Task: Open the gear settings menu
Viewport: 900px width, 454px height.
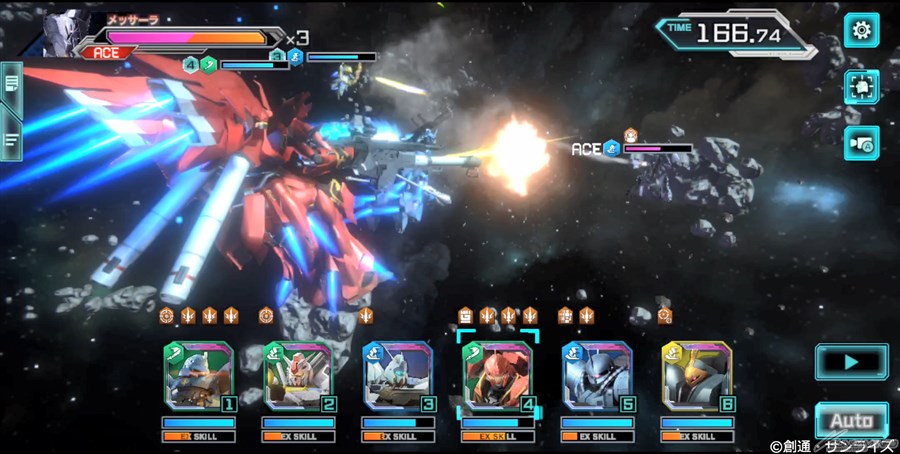Action: click(861, 30)
